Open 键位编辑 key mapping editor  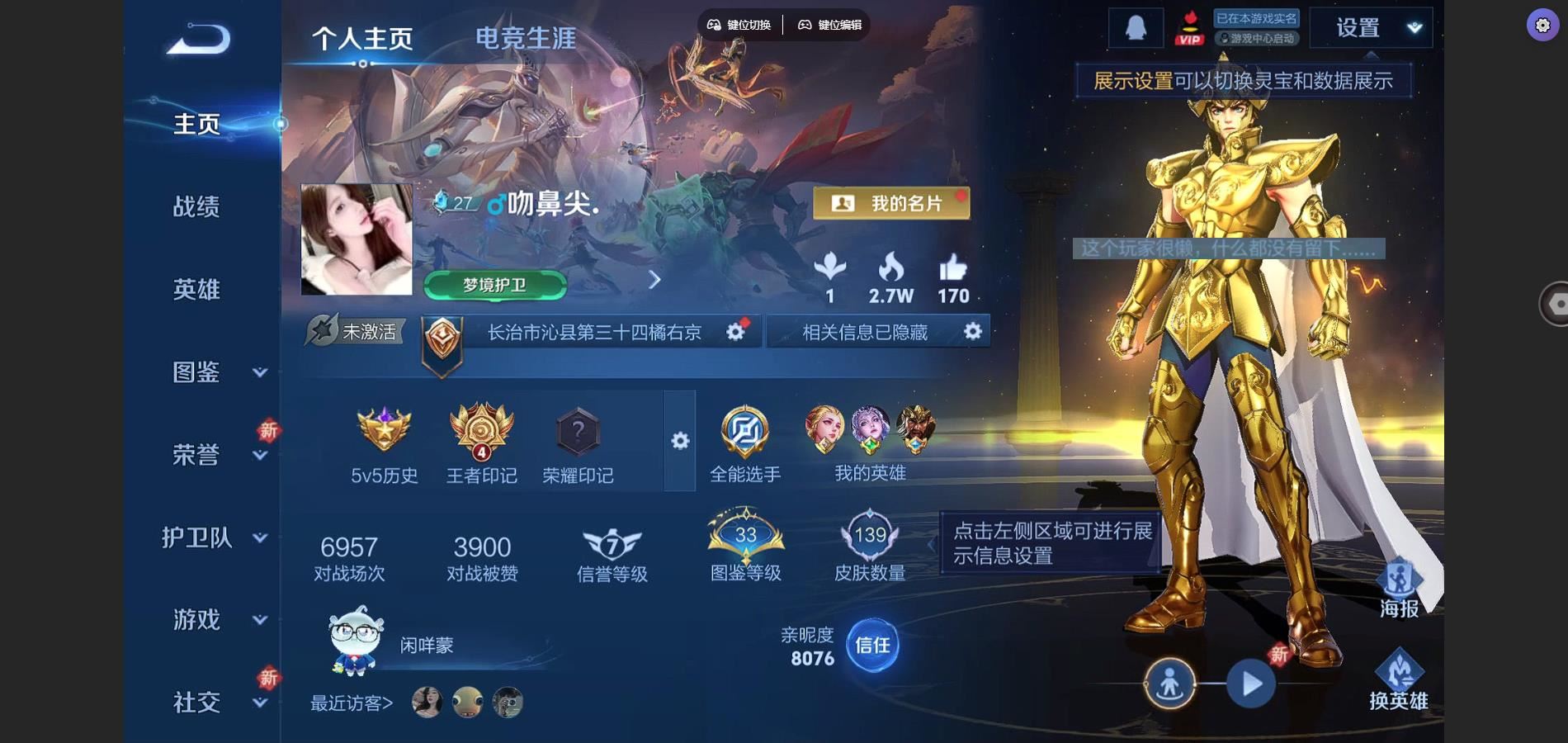(829, 25)
